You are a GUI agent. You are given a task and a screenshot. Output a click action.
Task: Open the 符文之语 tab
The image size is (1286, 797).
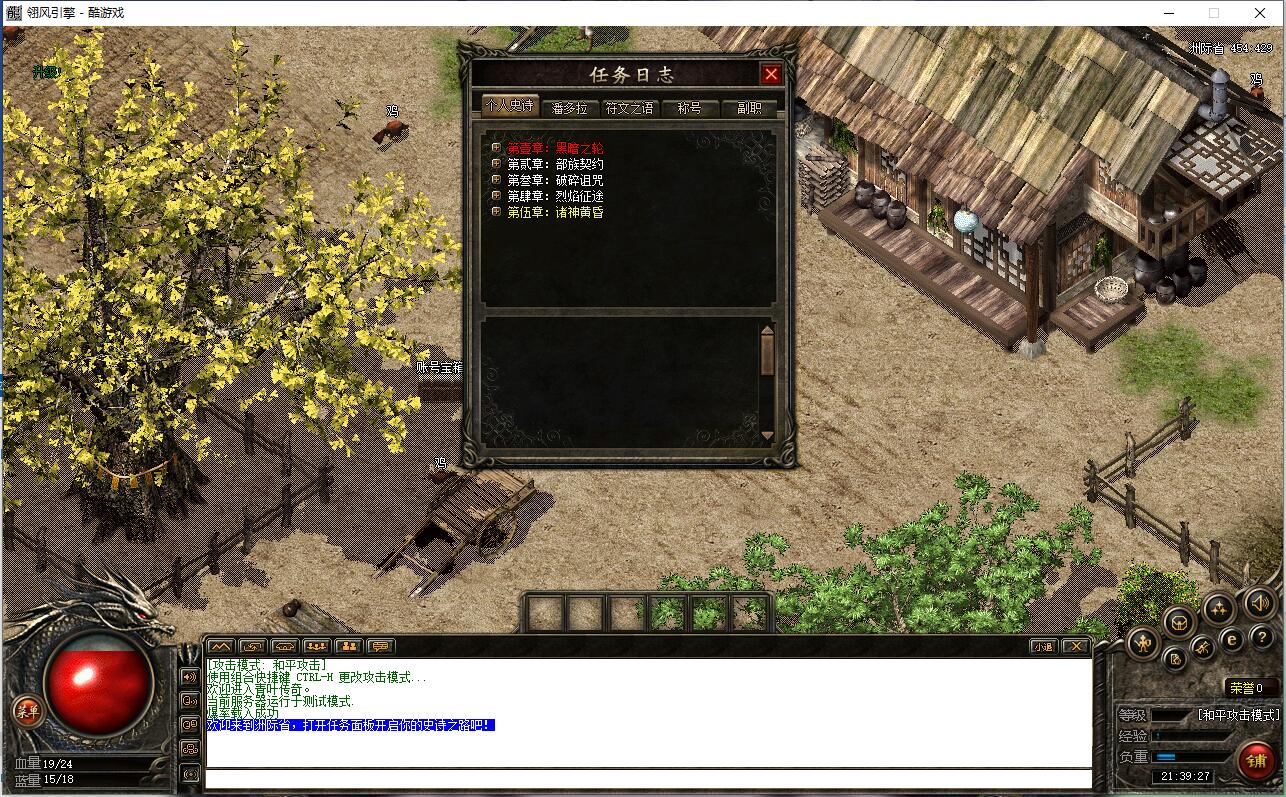[x=629, y=108]
